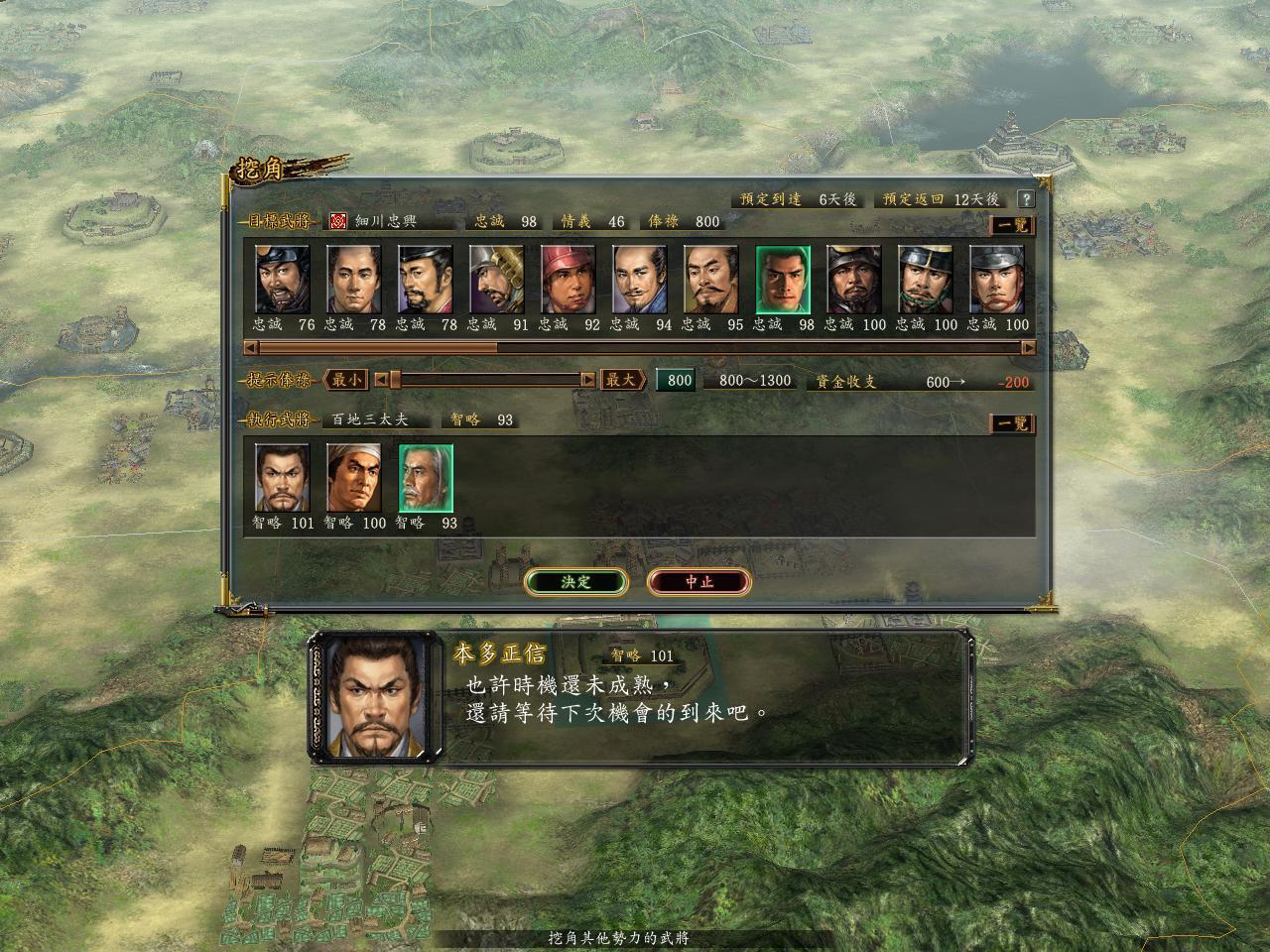This screenshot has width=1270, height=952.
Task: Open the 一覽 list for 執行武將
Action: [1012, 424]
